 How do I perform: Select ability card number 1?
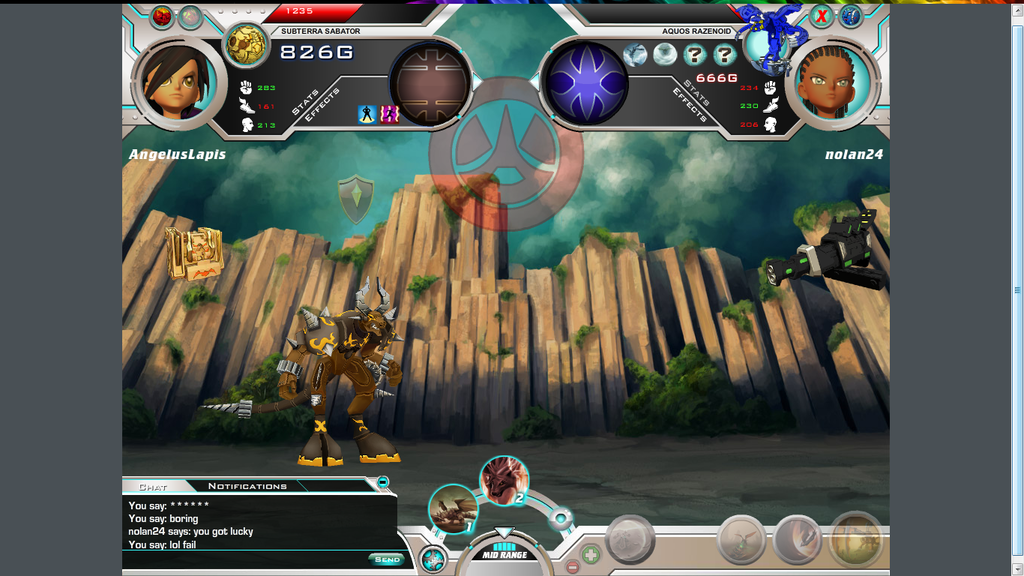[453, 508]
